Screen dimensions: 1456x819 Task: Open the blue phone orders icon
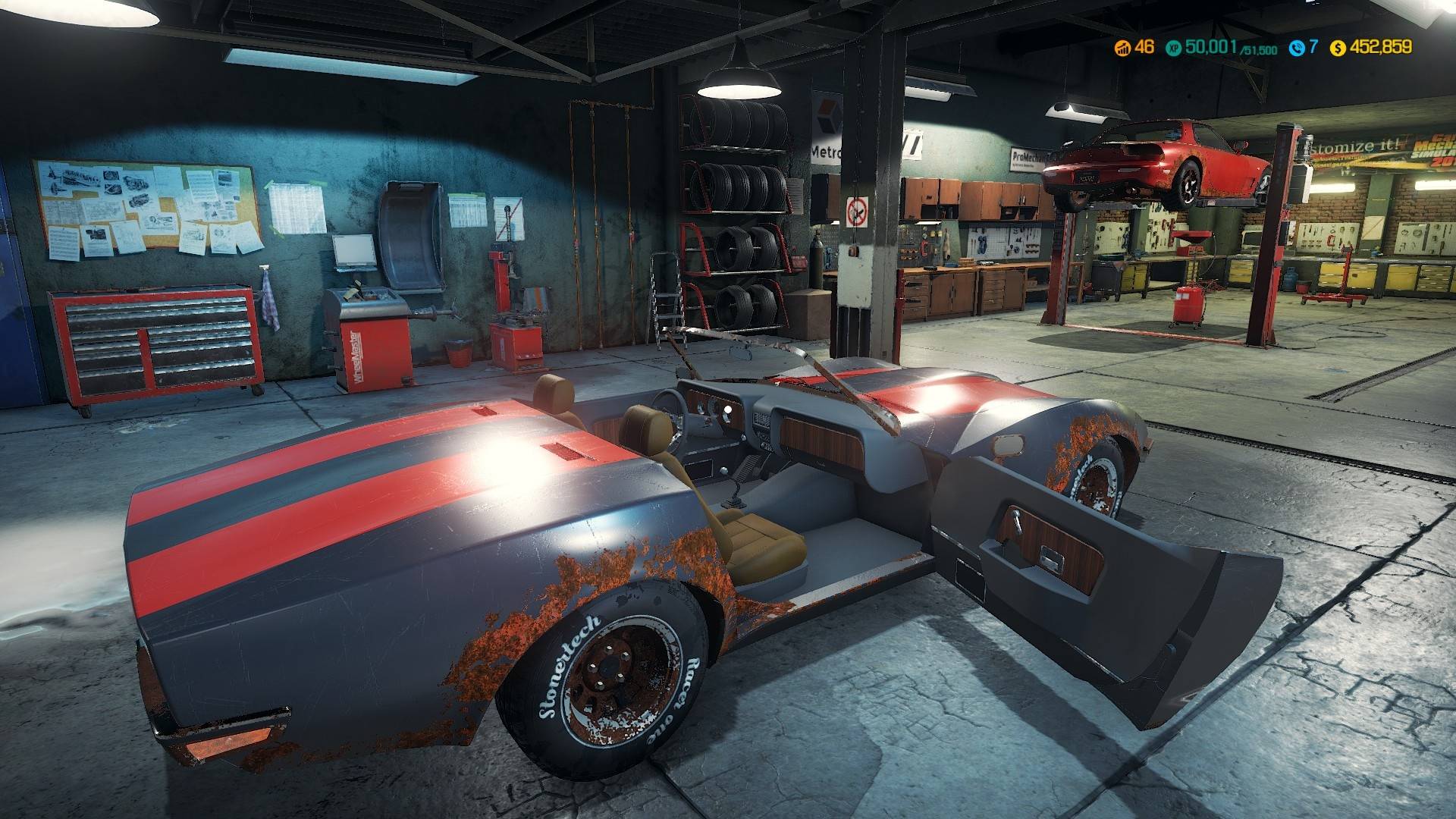point(1297,48)
